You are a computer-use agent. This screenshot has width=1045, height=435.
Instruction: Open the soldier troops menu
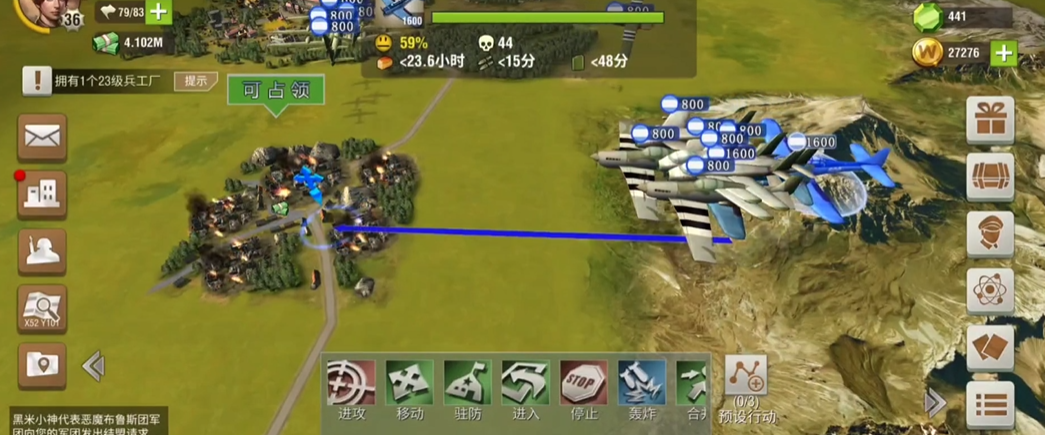click(42, 251)
